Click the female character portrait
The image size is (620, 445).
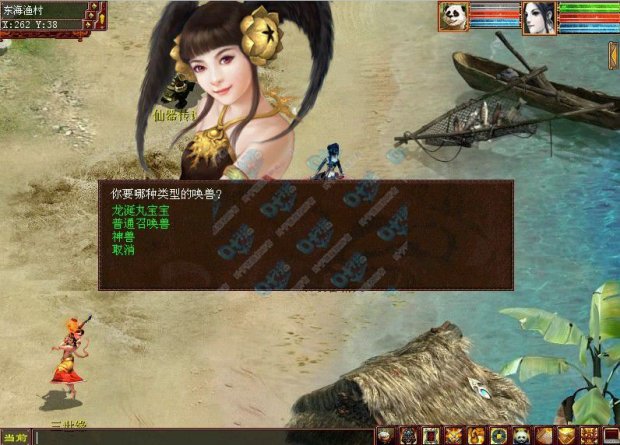point(538,17)
